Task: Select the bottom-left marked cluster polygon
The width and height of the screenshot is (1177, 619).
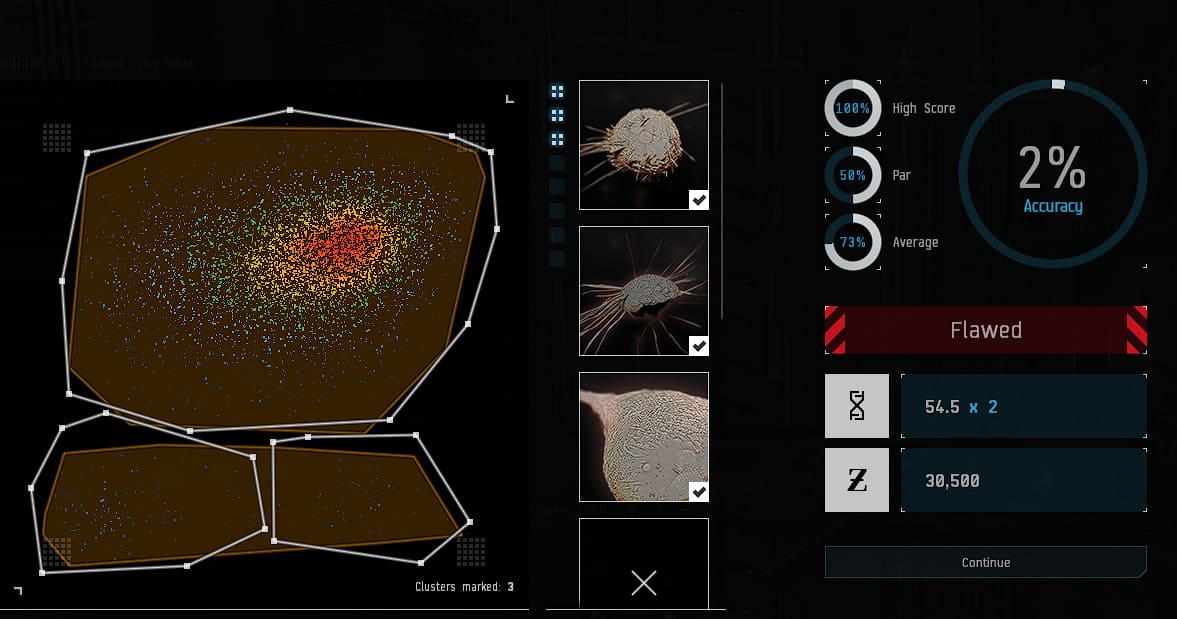Action: pyautogui.click(x=150, y=500)
